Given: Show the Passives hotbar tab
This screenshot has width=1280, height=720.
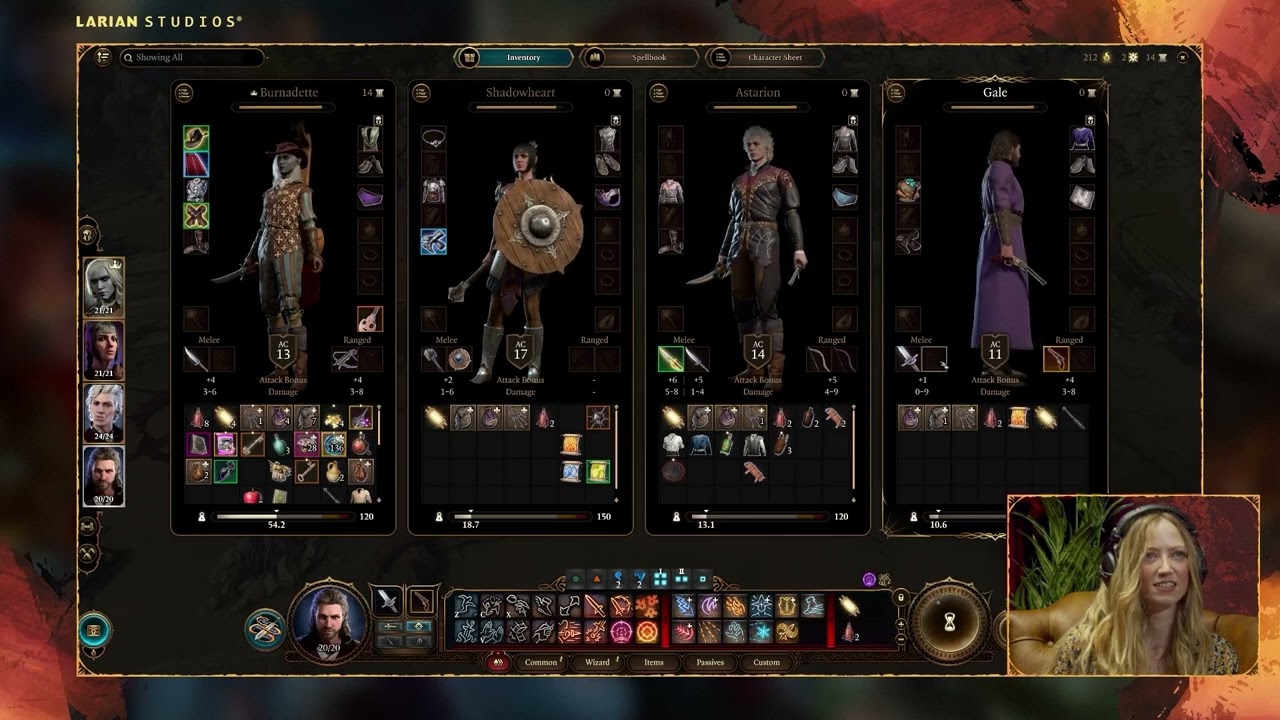Looking at the screenshot, I should (710, 662).
